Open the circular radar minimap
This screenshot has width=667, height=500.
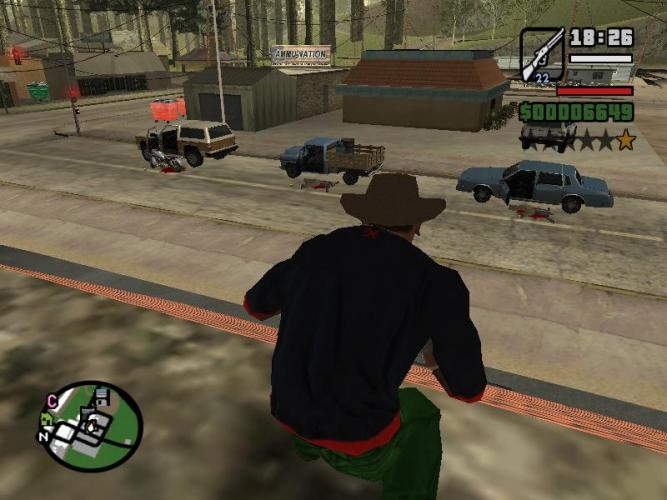point(89,427)
